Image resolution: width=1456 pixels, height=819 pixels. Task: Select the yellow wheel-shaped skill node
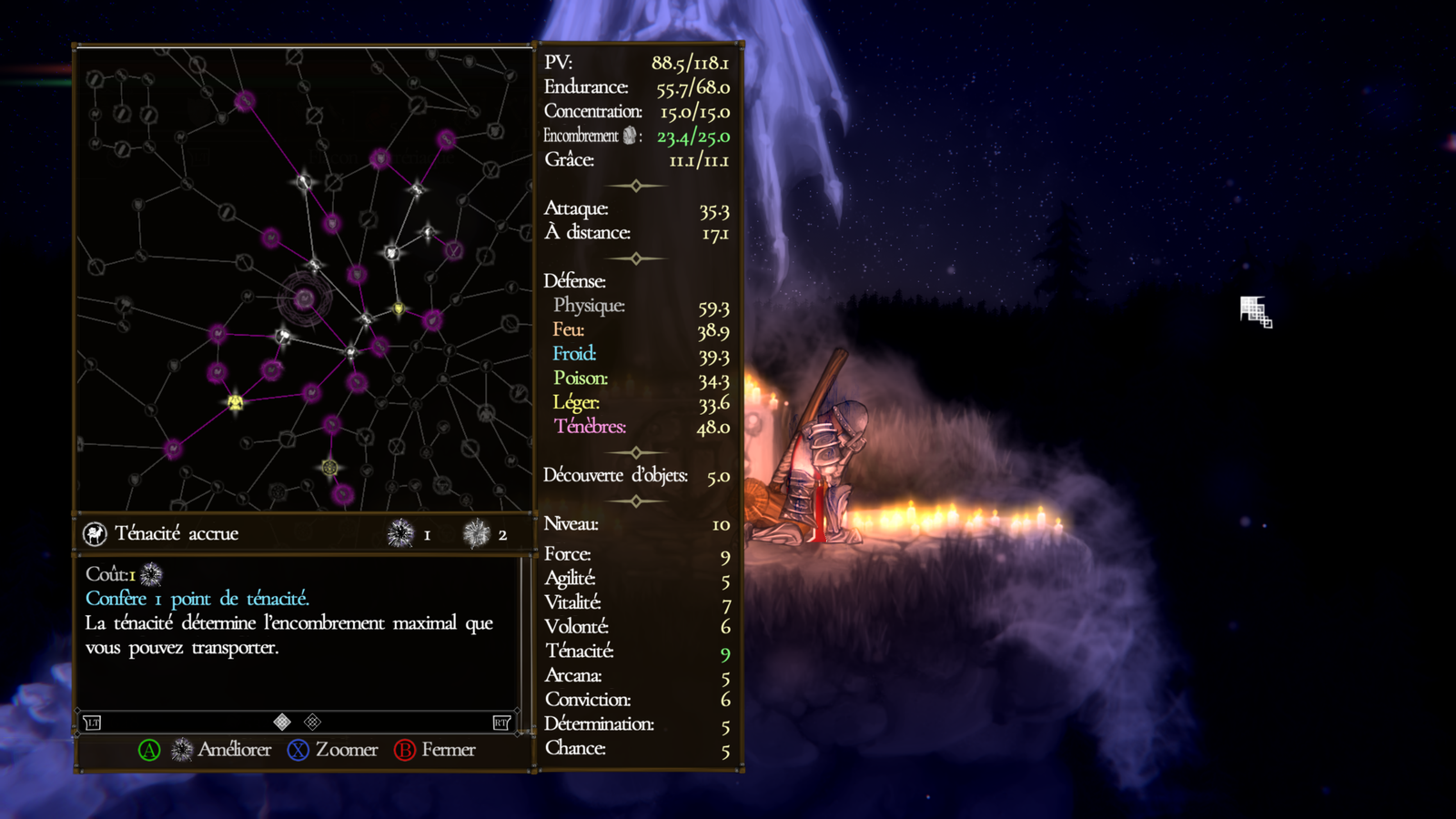tap(329, 468)
